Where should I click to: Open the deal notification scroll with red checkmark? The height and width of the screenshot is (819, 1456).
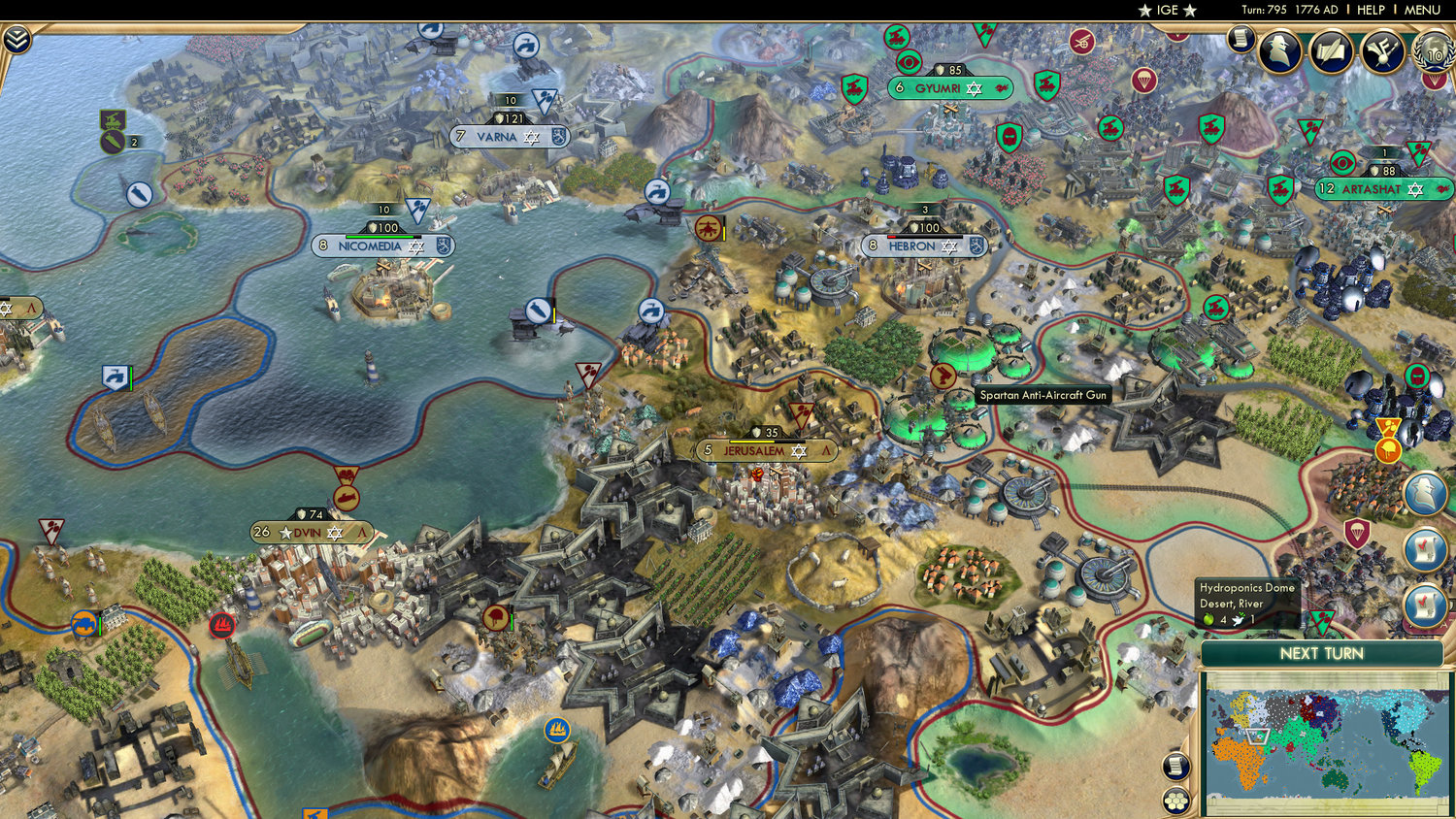(1424, 546)
